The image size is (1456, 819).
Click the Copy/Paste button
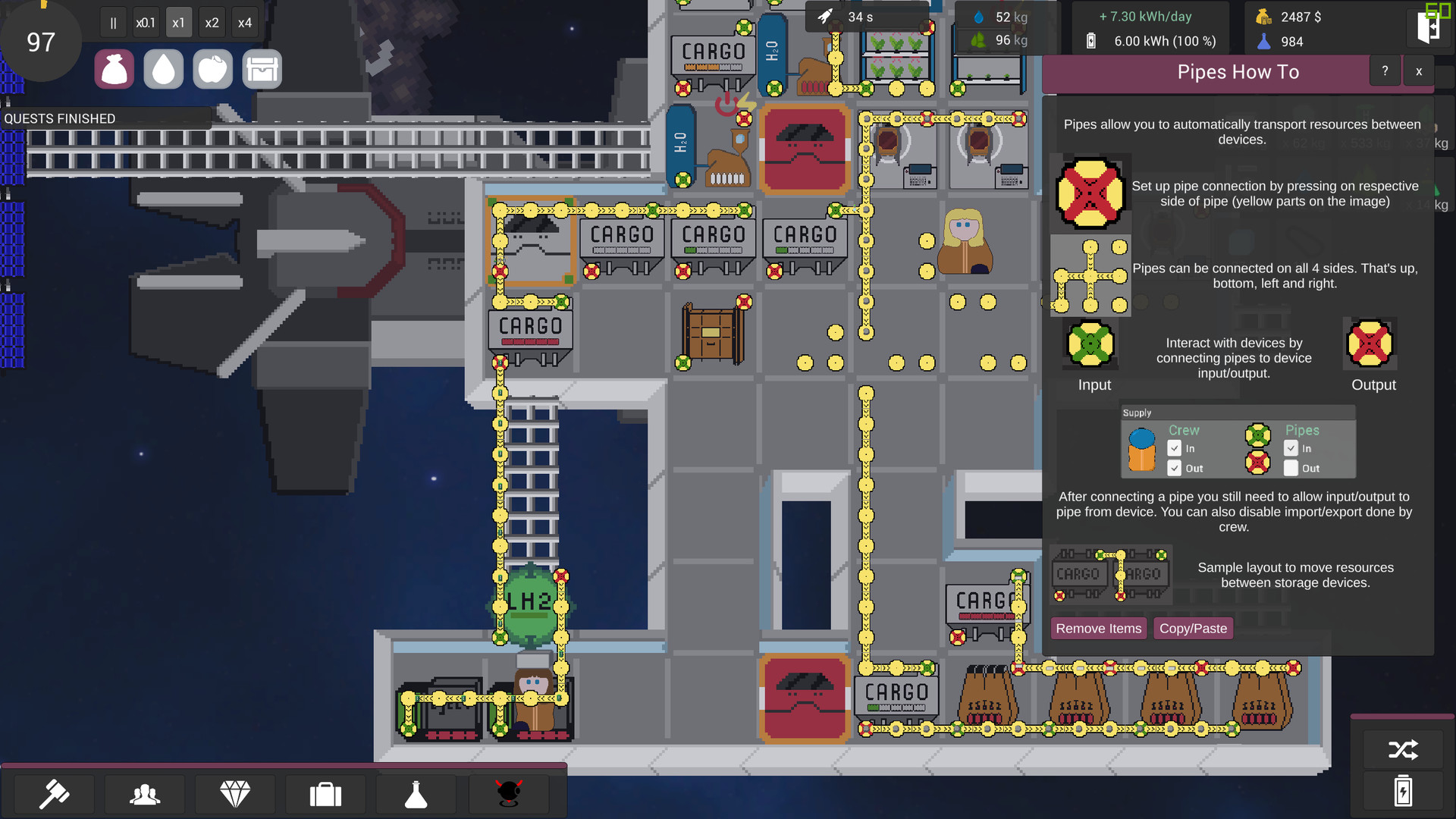coord(1193,628)
